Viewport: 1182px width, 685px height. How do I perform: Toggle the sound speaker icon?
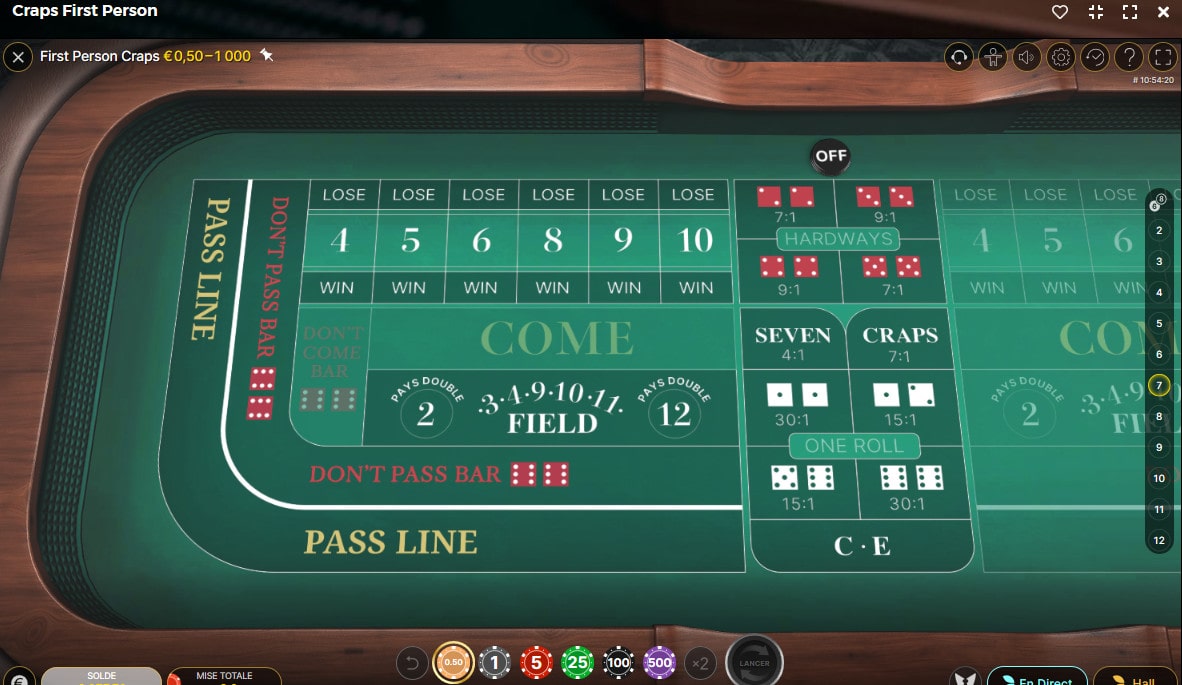point(1026,57)
